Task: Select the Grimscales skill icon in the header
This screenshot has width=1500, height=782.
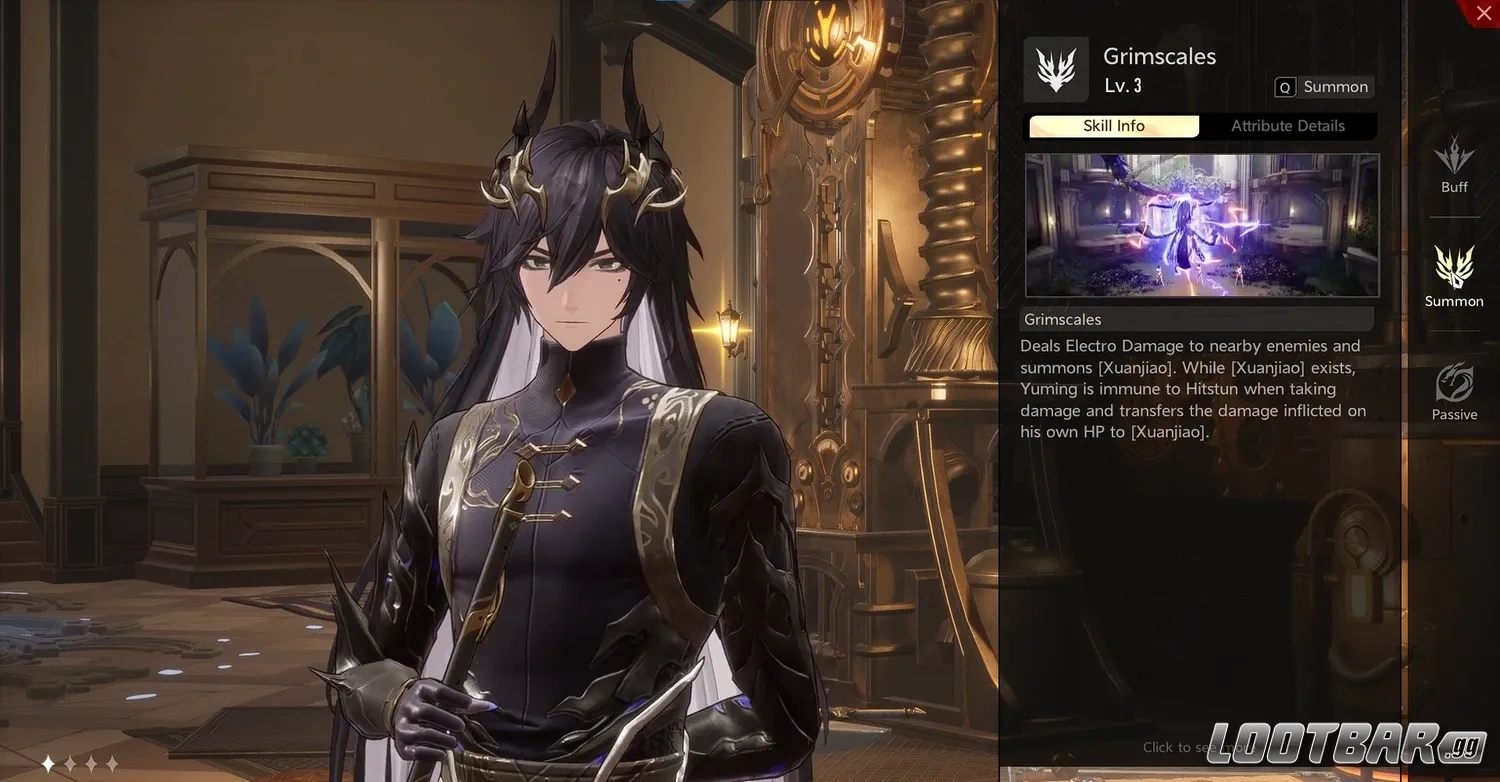Action: 1056,70
